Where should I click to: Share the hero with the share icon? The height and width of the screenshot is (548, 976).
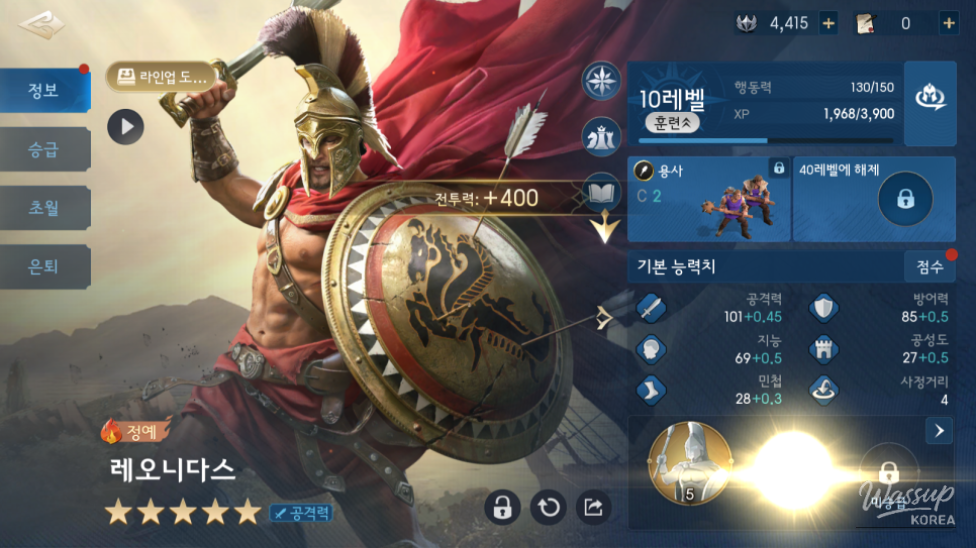coord(594,507)
